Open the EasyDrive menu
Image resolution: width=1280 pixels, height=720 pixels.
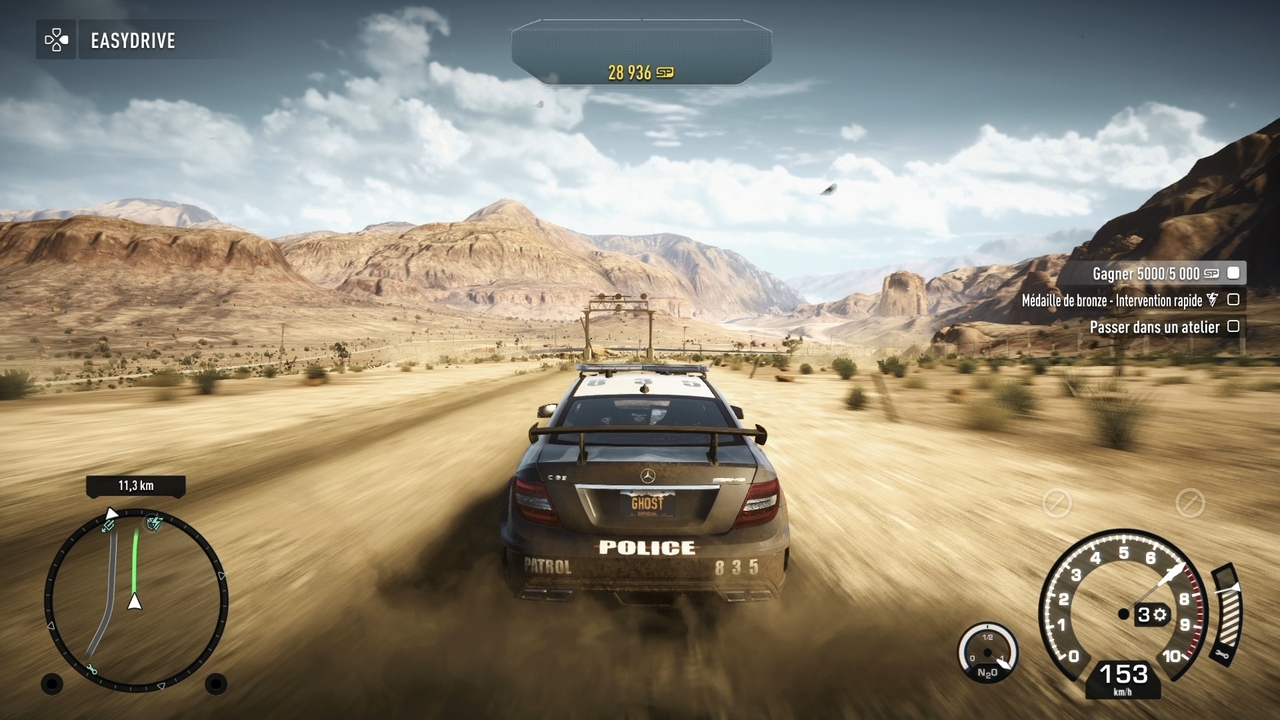click(x=108, y=41)
